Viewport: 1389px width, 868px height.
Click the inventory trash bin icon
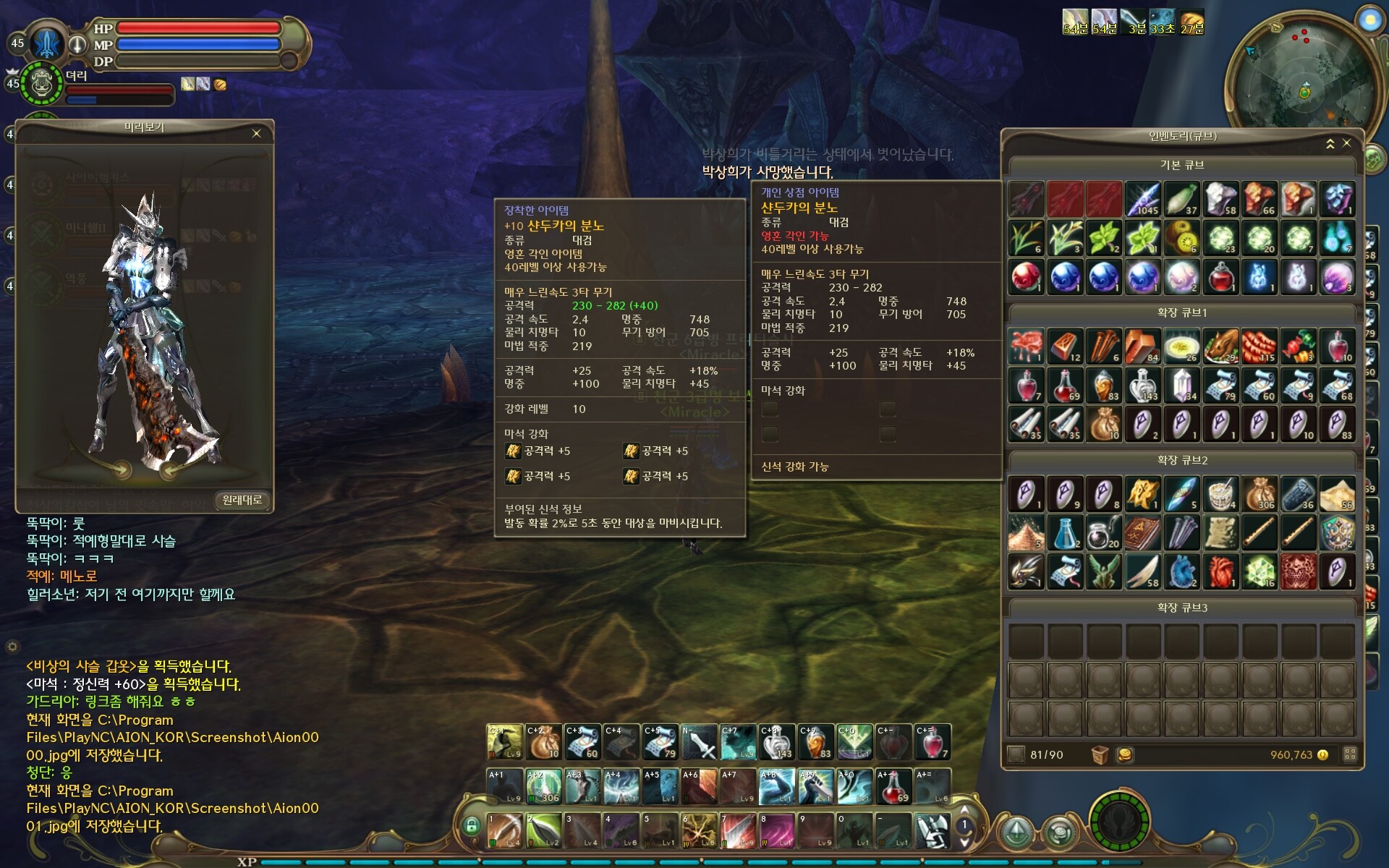pos(1100,754)
